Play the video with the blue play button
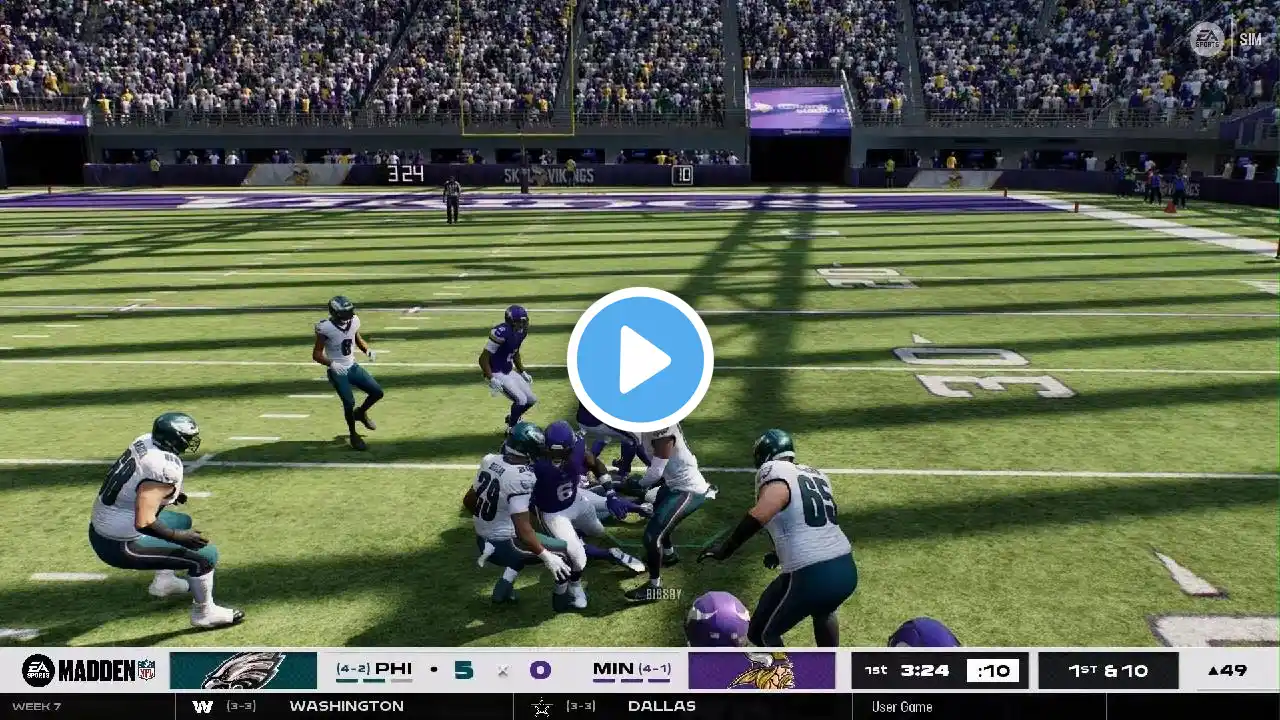This screenshot has height=720, width=1280. tap(640, 360)
